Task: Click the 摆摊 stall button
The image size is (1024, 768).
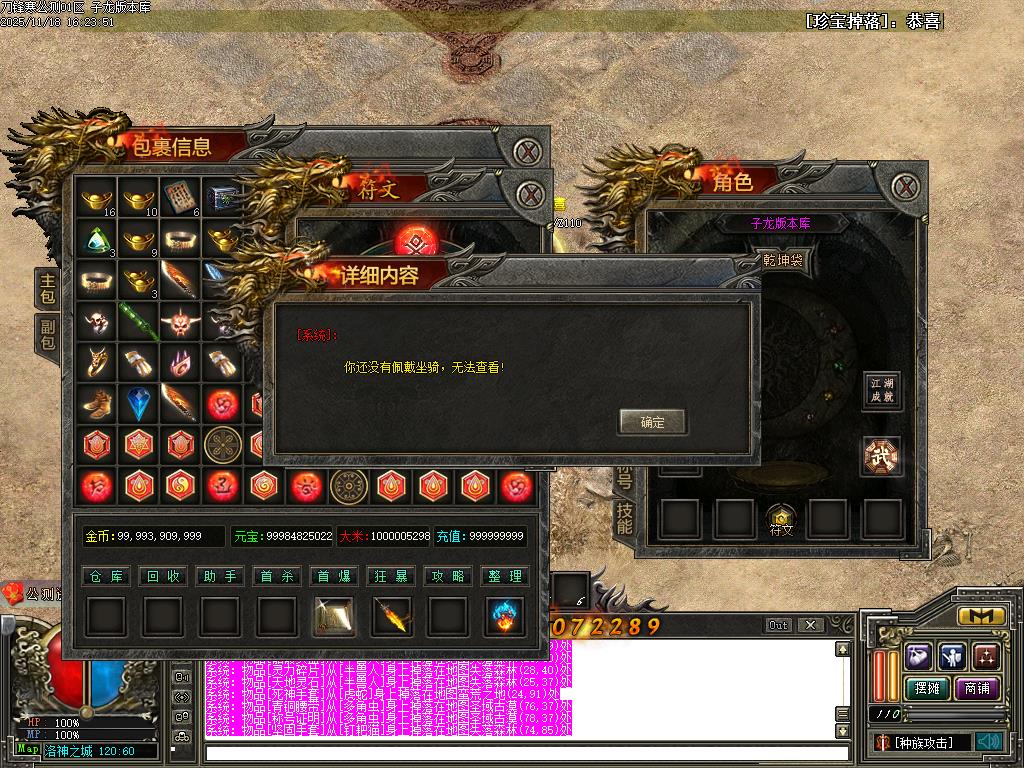Action: [928, 689]
